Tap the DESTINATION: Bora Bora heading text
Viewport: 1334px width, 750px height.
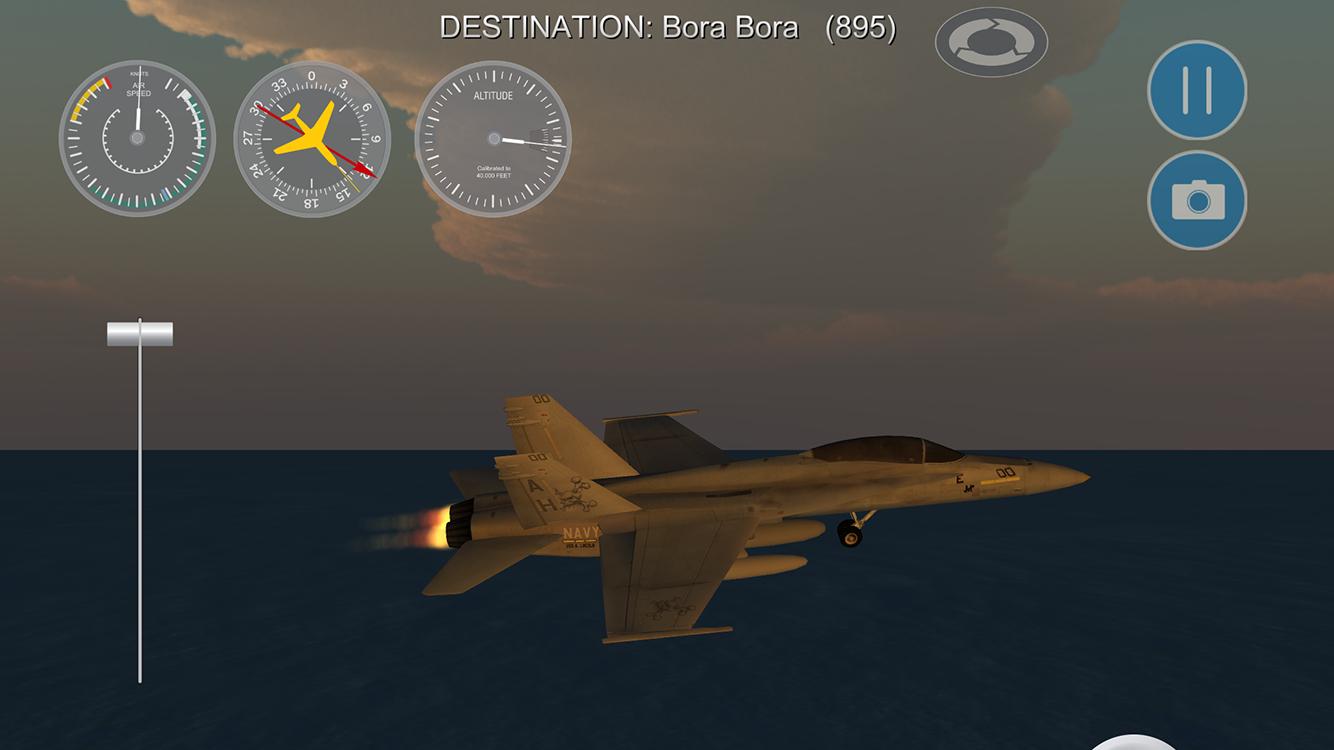tap(620, 28)
